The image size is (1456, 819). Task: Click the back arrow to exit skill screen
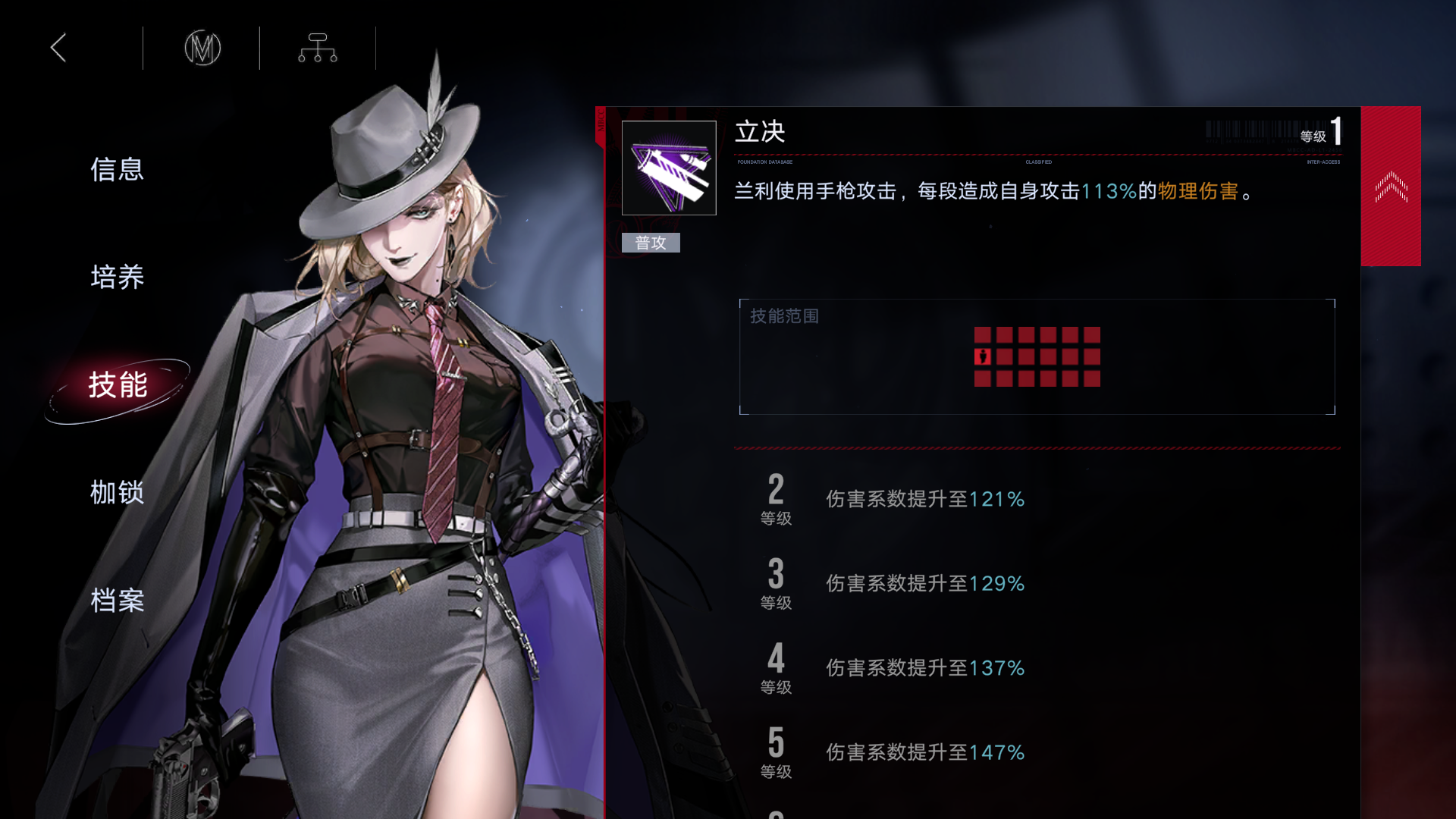tap(58, 48)
